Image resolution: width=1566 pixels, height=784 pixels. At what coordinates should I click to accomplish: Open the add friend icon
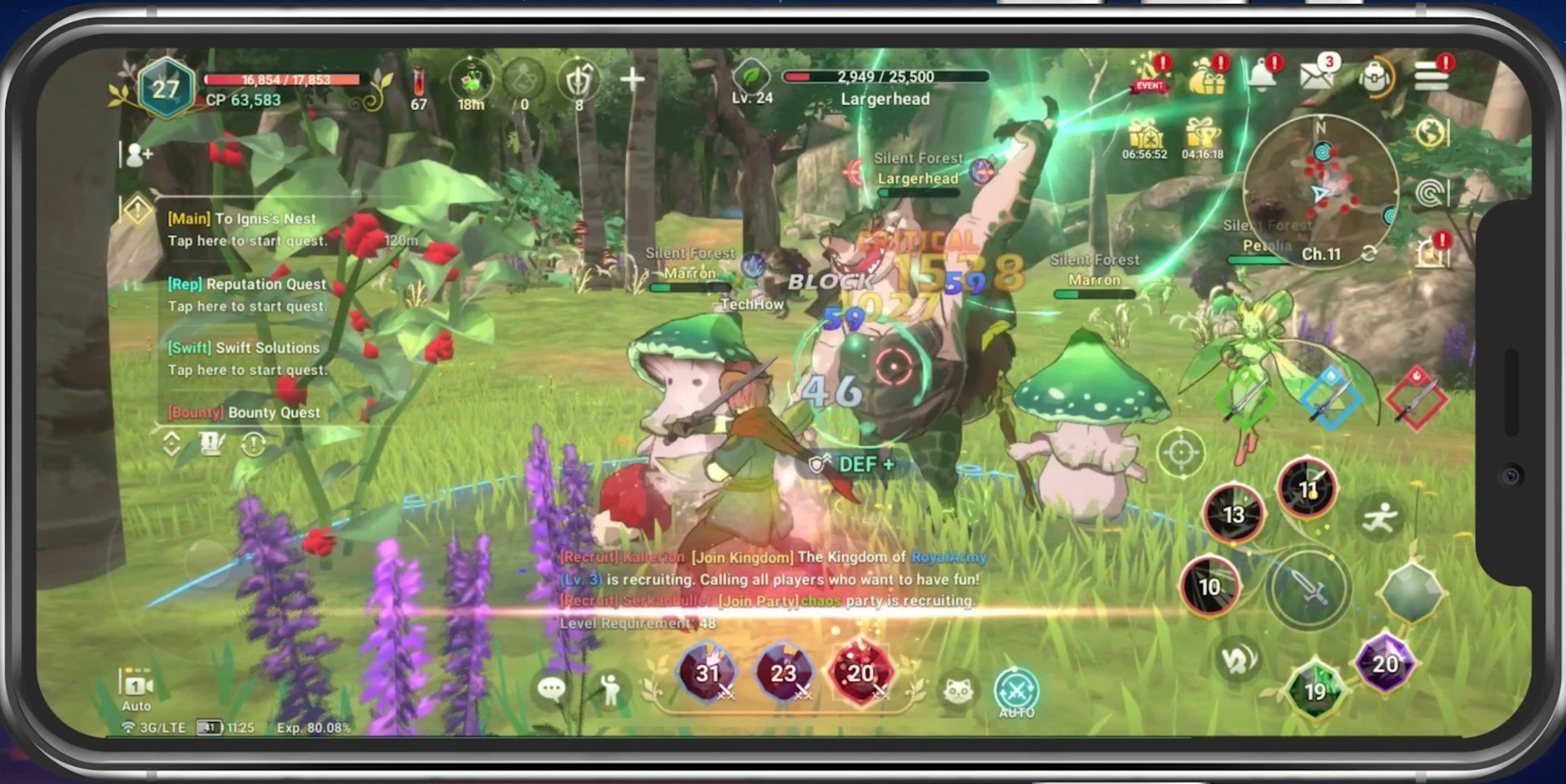(138, 155)
